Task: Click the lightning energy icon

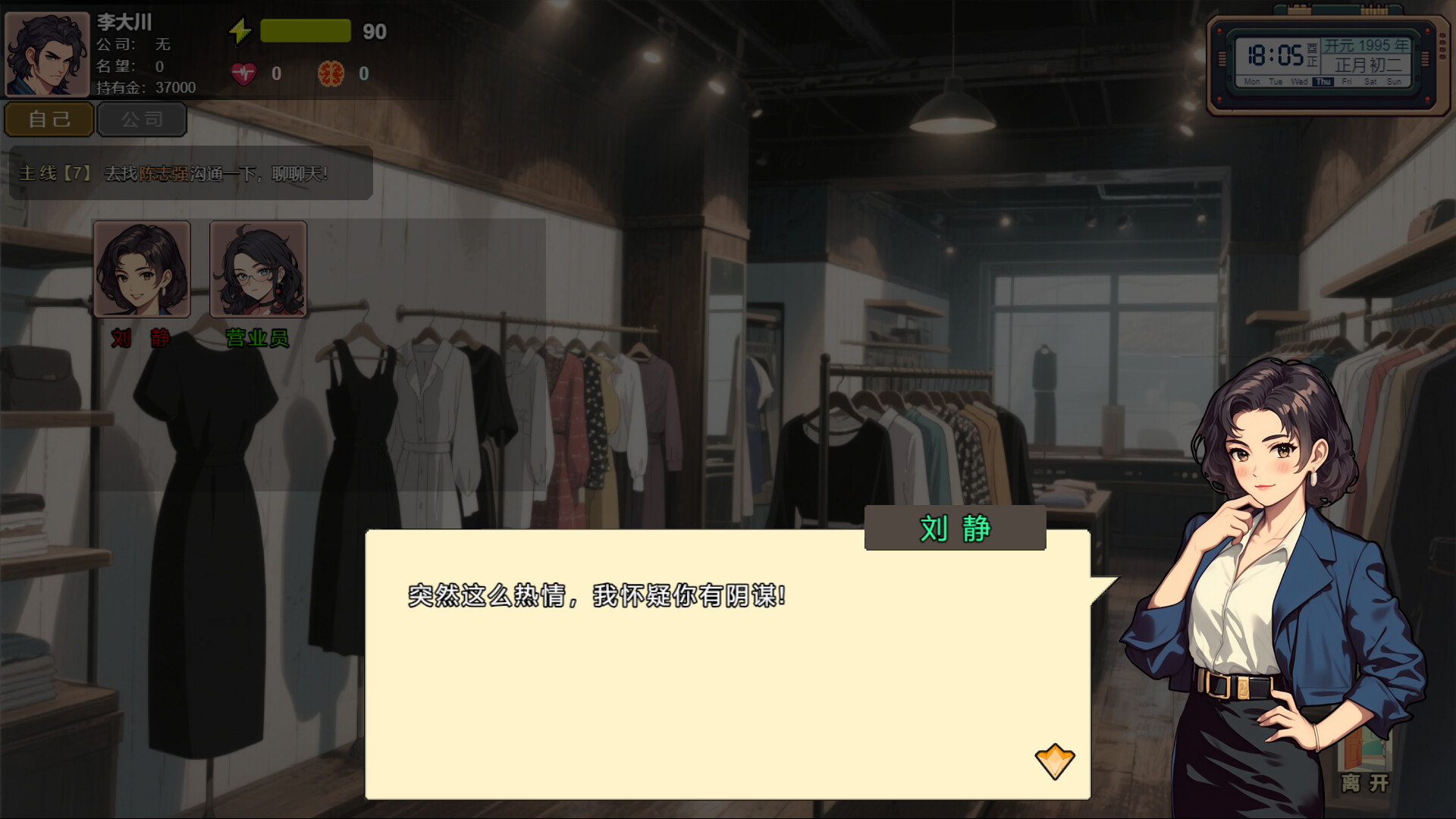Action: [240, 30]
